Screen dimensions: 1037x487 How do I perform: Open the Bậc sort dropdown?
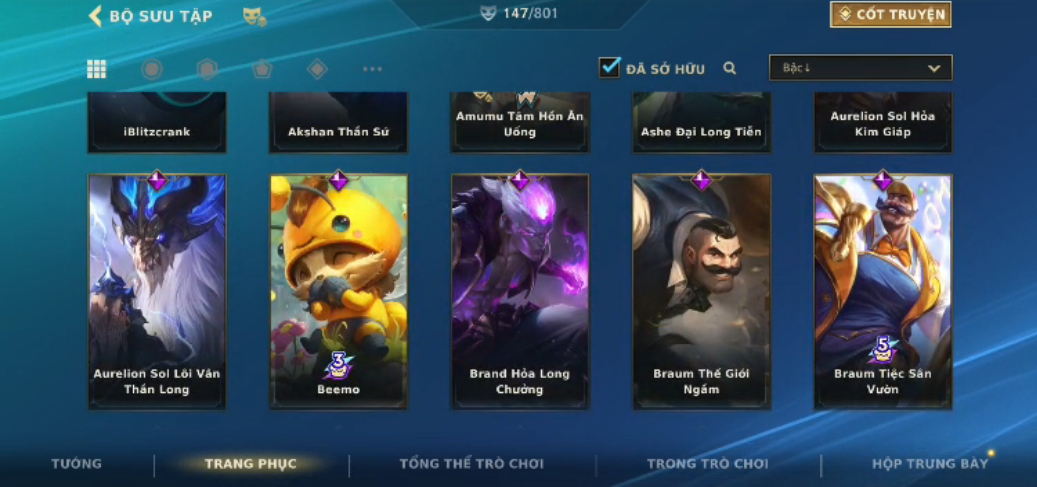[x=860, y=68]
